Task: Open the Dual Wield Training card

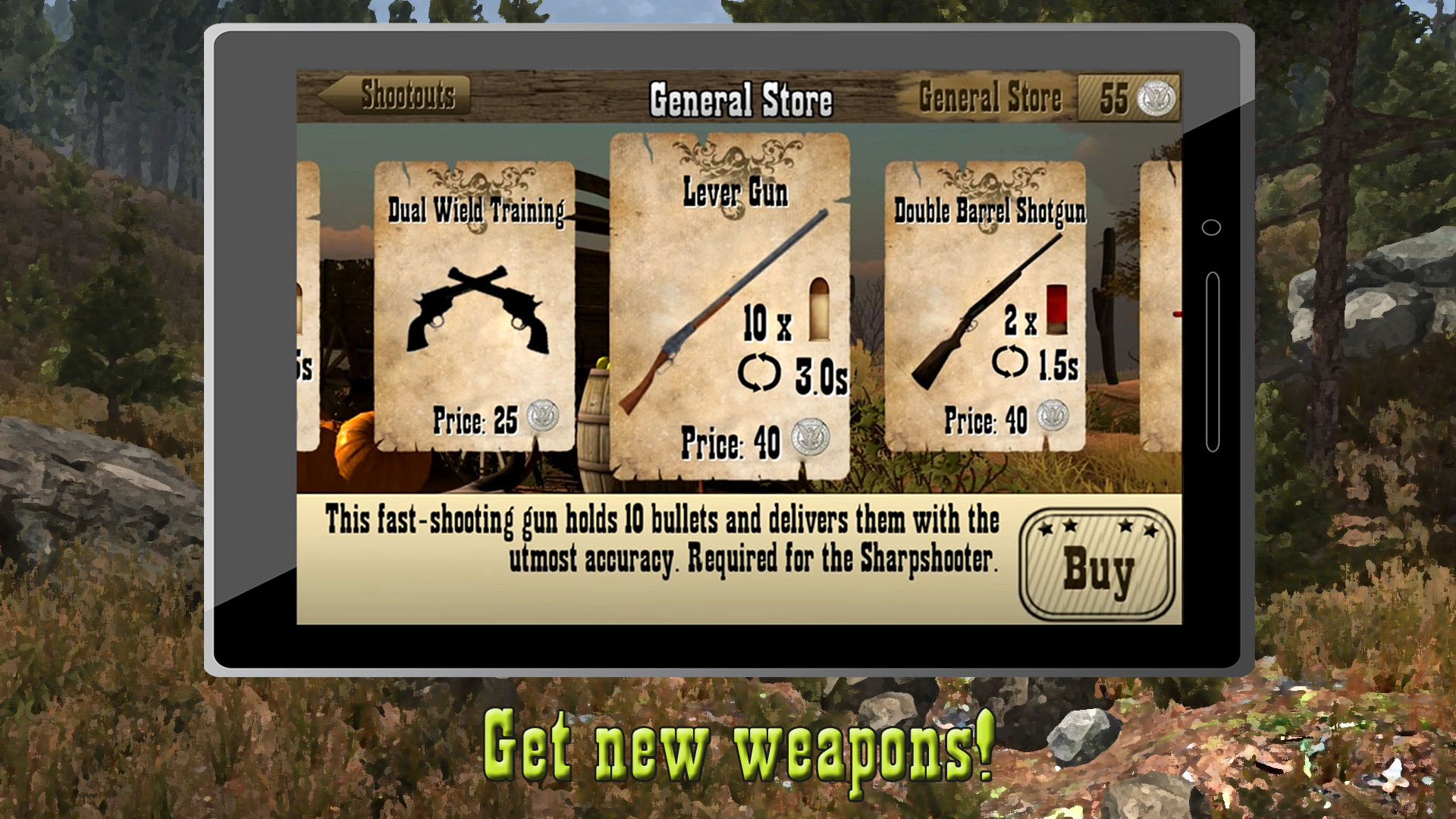Action: pyautogui.click(x=474, y=303)
